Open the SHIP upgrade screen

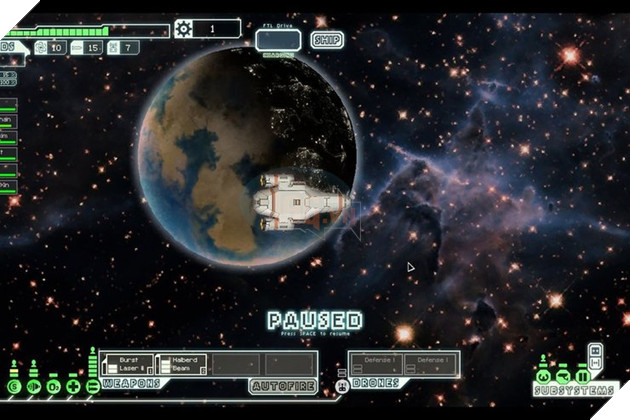tap(327, 40)
